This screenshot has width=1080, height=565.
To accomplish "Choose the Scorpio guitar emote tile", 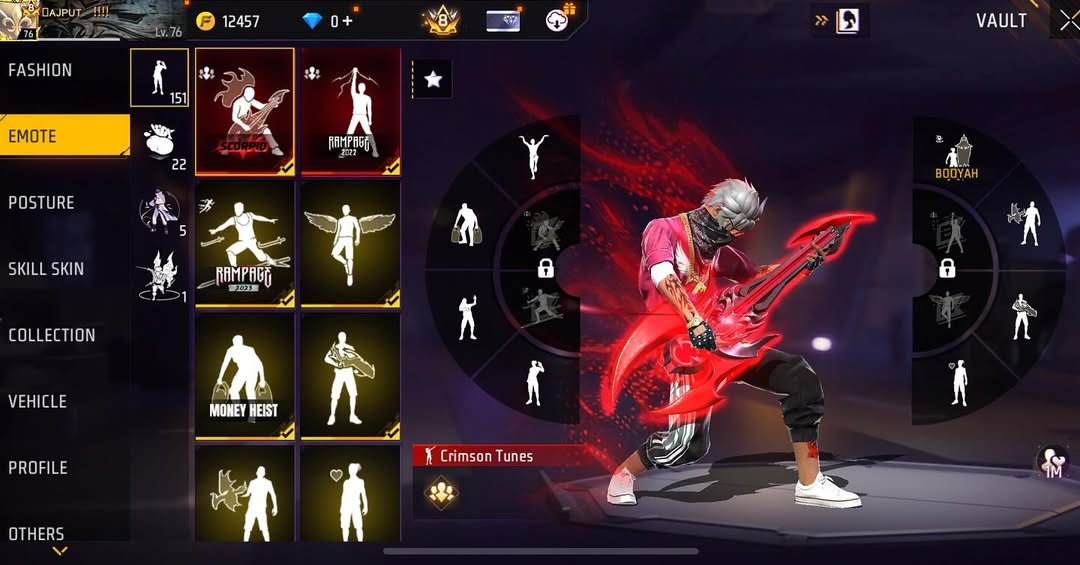I will pyautogui.click(x=245, y=111).
